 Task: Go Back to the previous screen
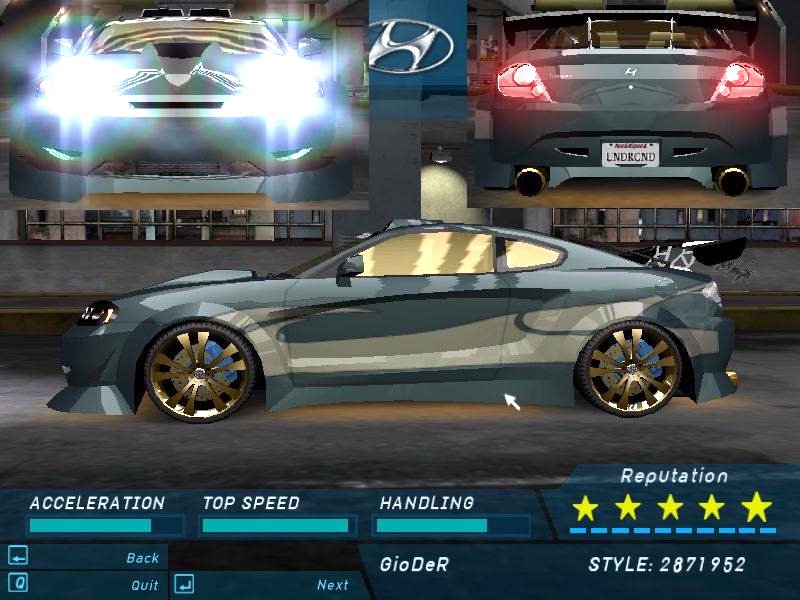point(142,558)
